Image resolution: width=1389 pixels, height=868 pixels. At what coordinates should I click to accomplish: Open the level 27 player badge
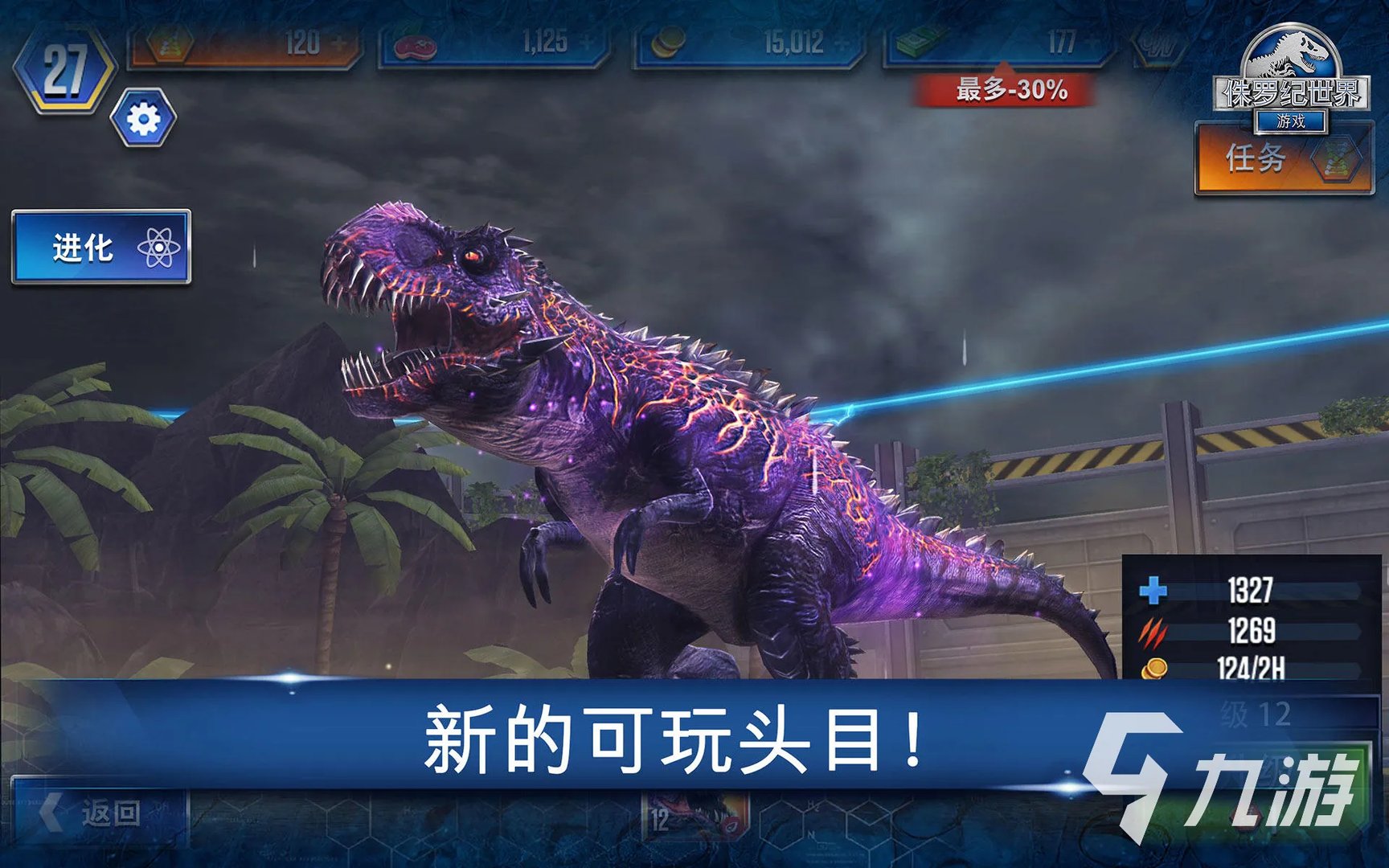[64, 70]
